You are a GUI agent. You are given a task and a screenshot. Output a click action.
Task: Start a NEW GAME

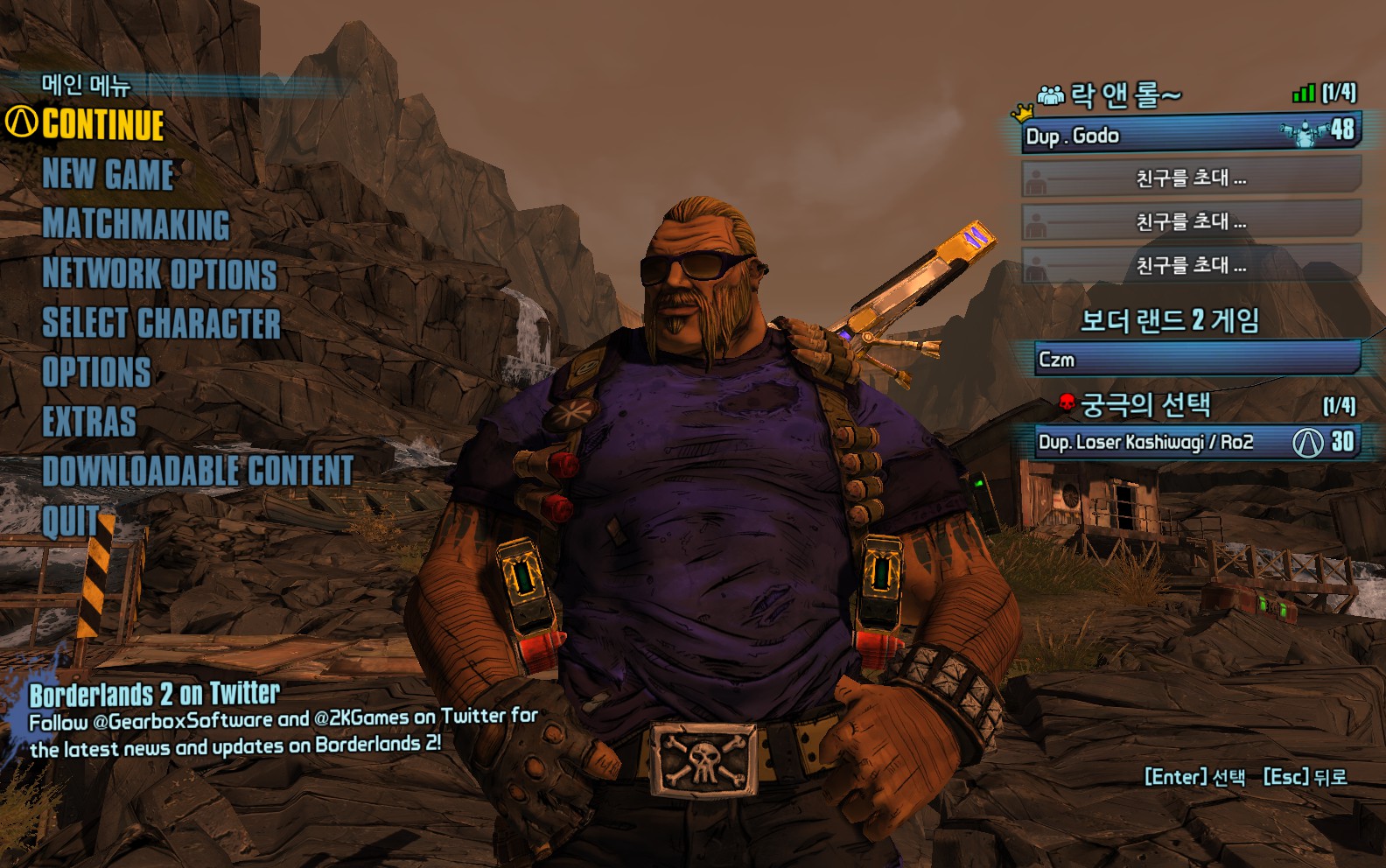(x=108, y=174)
